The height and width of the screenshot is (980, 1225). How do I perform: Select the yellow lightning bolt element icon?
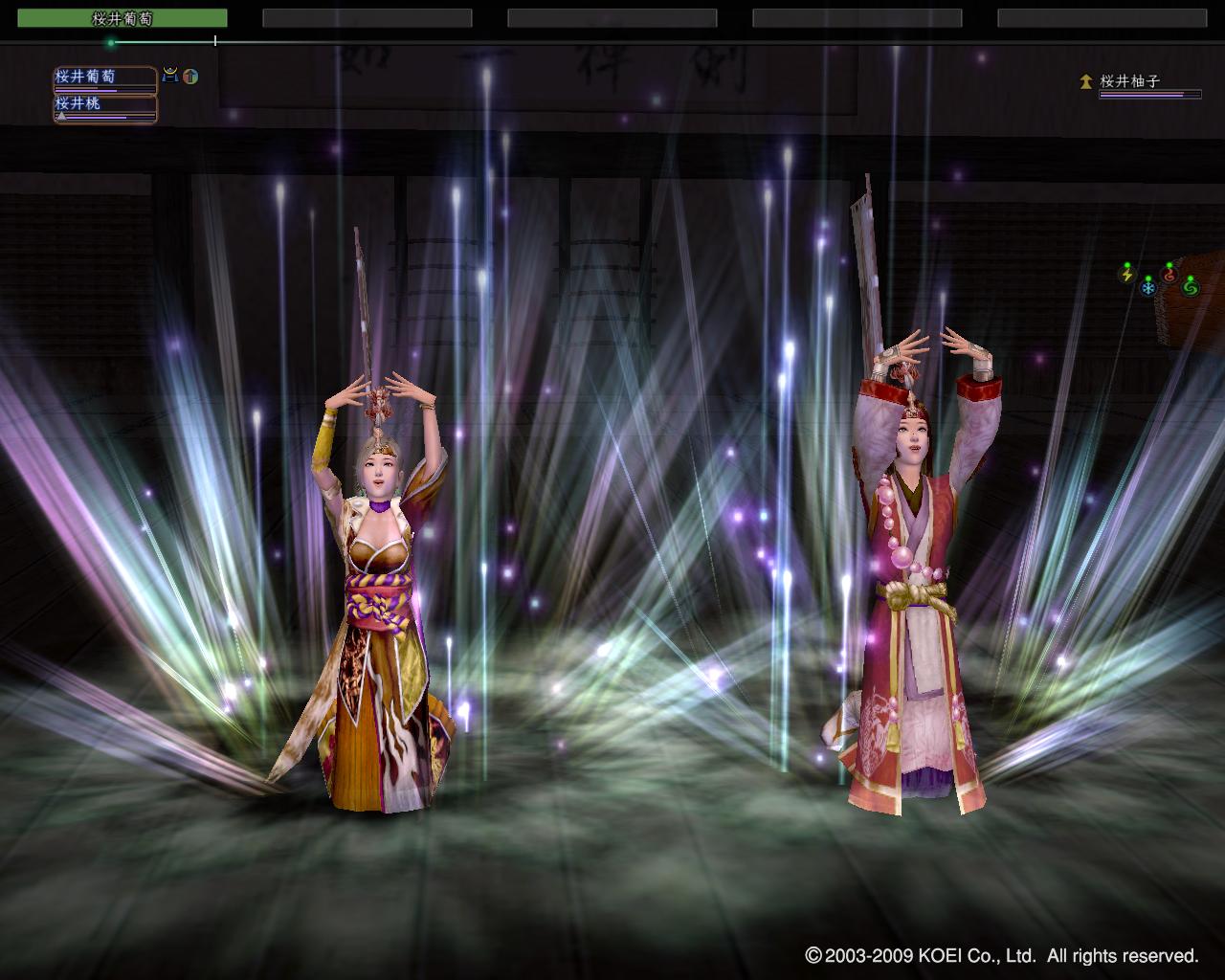(x=1127, y=275)
